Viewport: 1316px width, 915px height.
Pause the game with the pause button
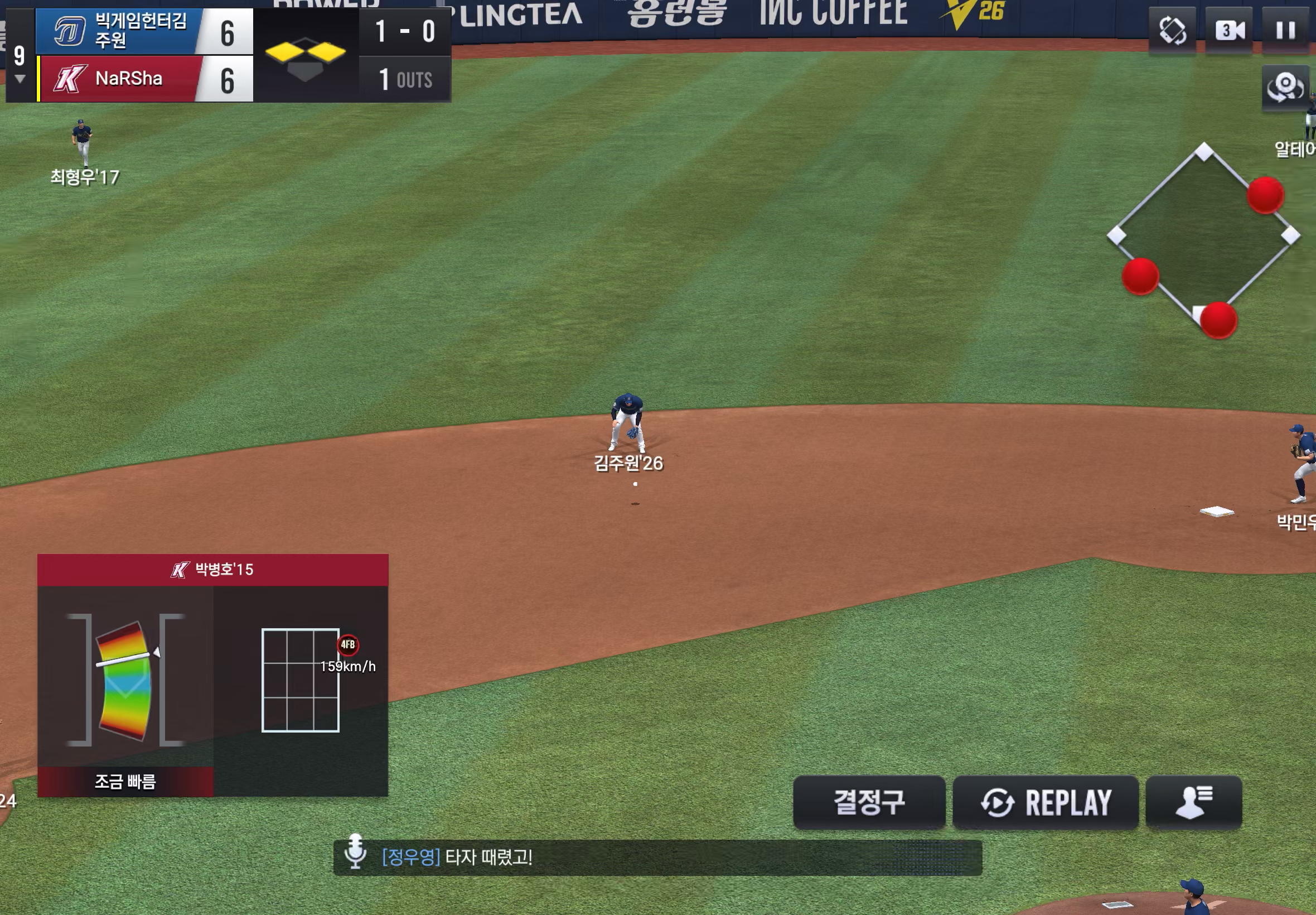(1285, 30)
